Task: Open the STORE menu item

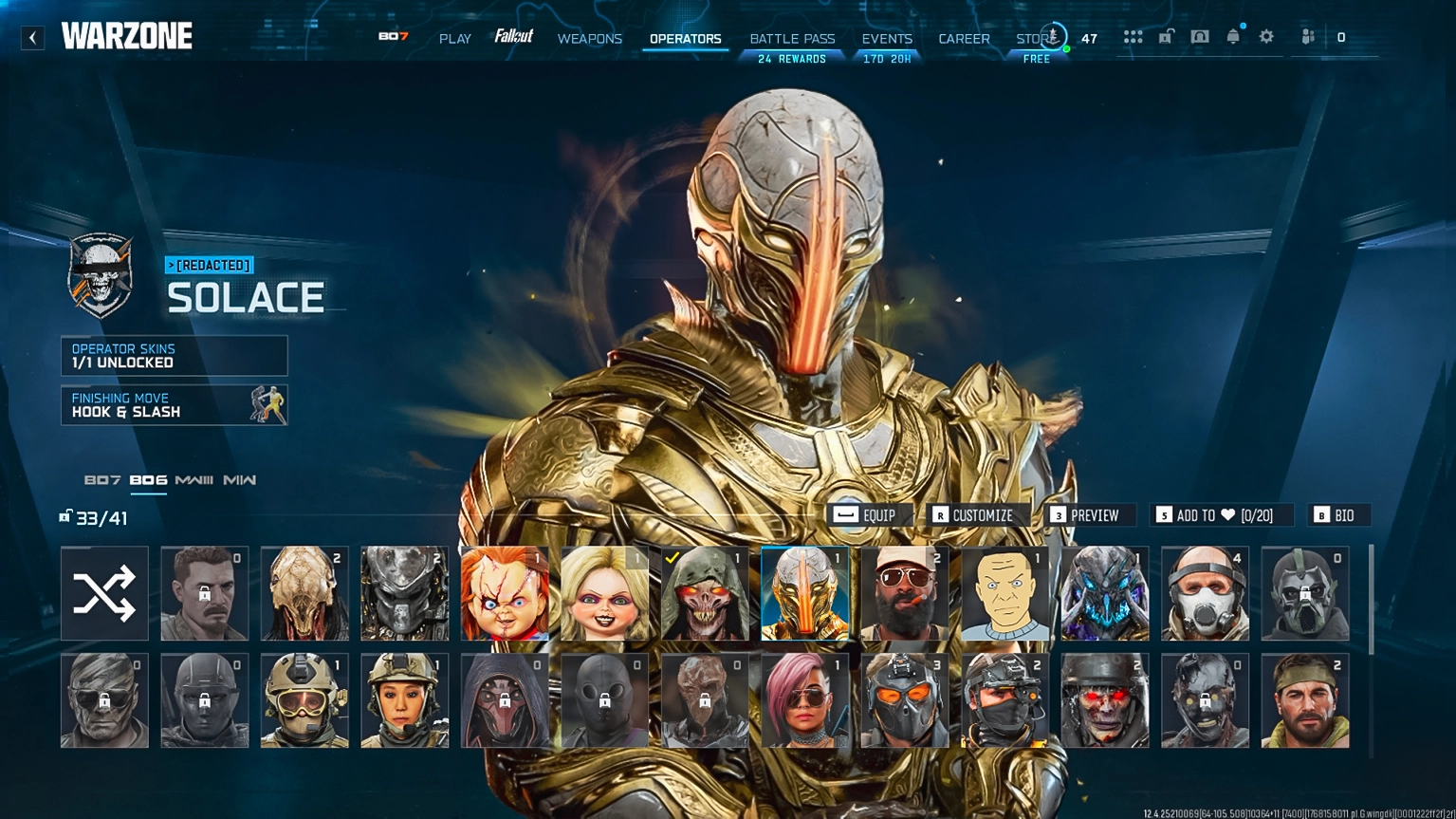Action: 1033,39
